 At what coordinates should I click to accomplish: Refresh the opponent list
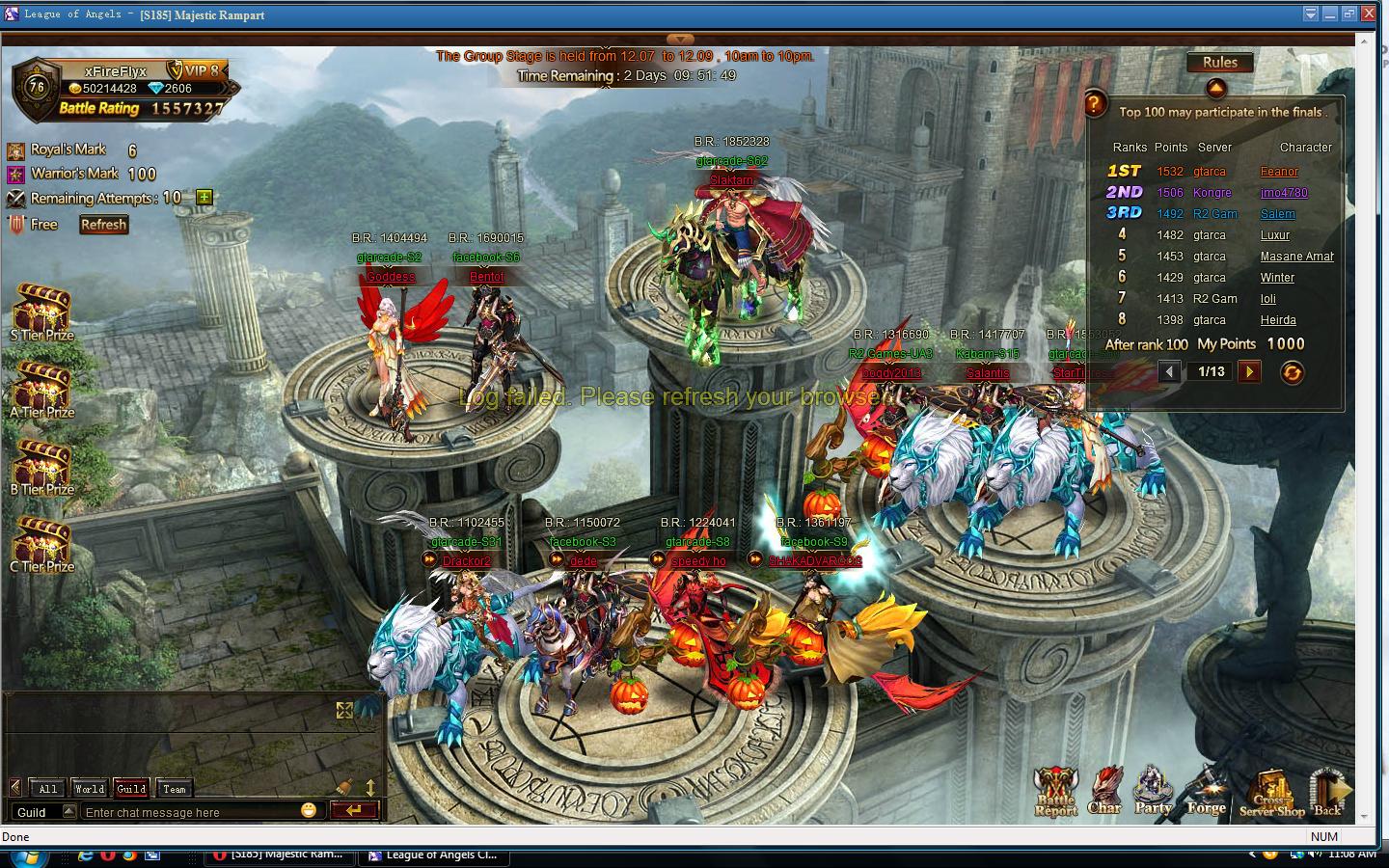[x=103, y=225]
